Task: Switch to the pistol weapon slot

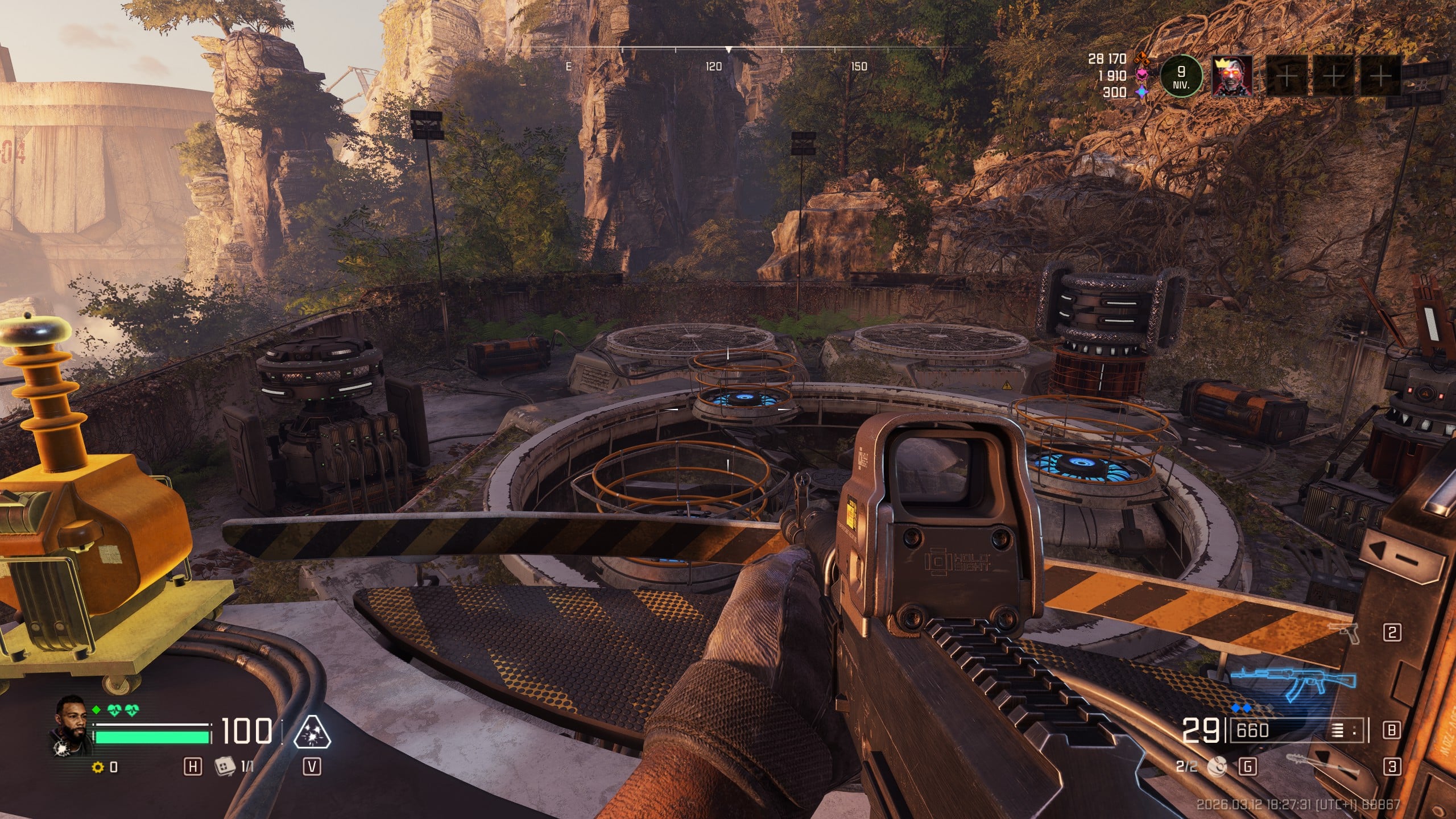Action: [1343, 632]
